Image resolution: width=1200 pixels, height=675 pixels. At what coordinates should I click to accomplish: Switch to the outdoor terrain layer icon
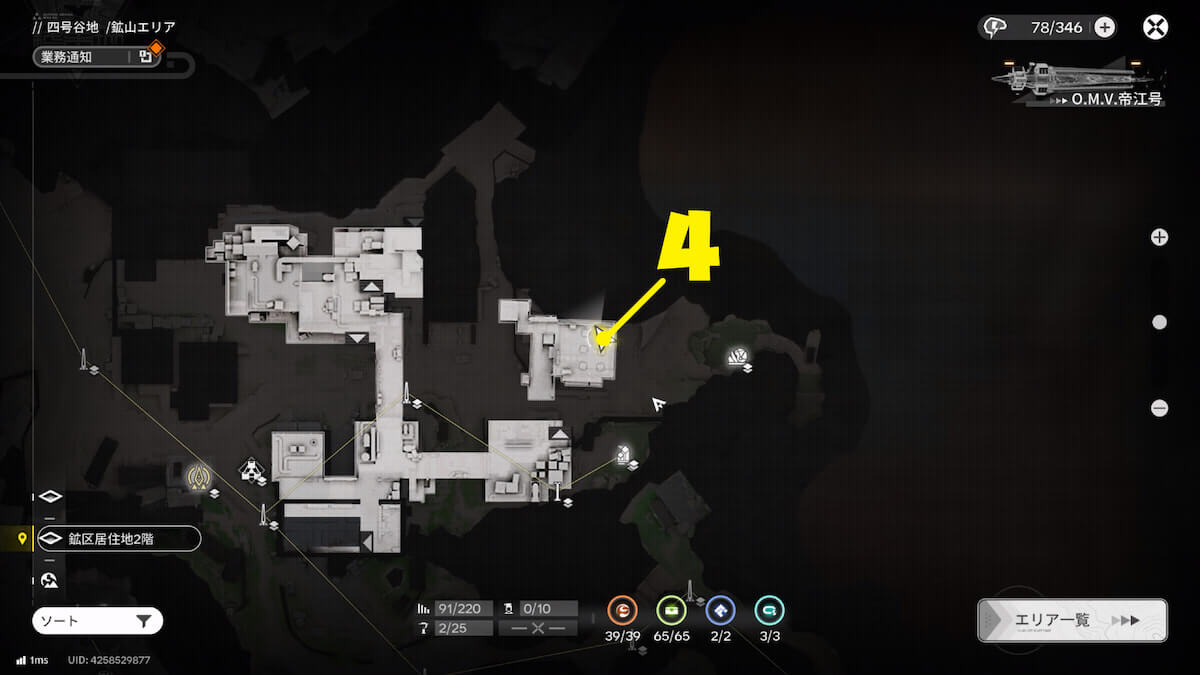tap(50, 580)
